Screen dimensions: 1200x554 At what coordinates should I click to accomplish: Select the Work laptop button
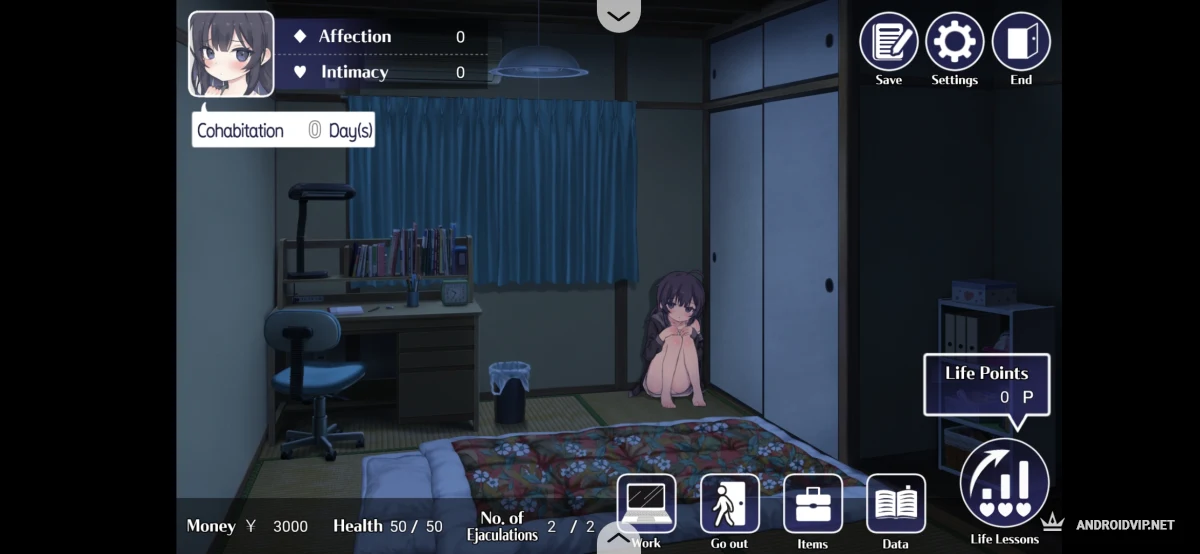pos(646,504)
